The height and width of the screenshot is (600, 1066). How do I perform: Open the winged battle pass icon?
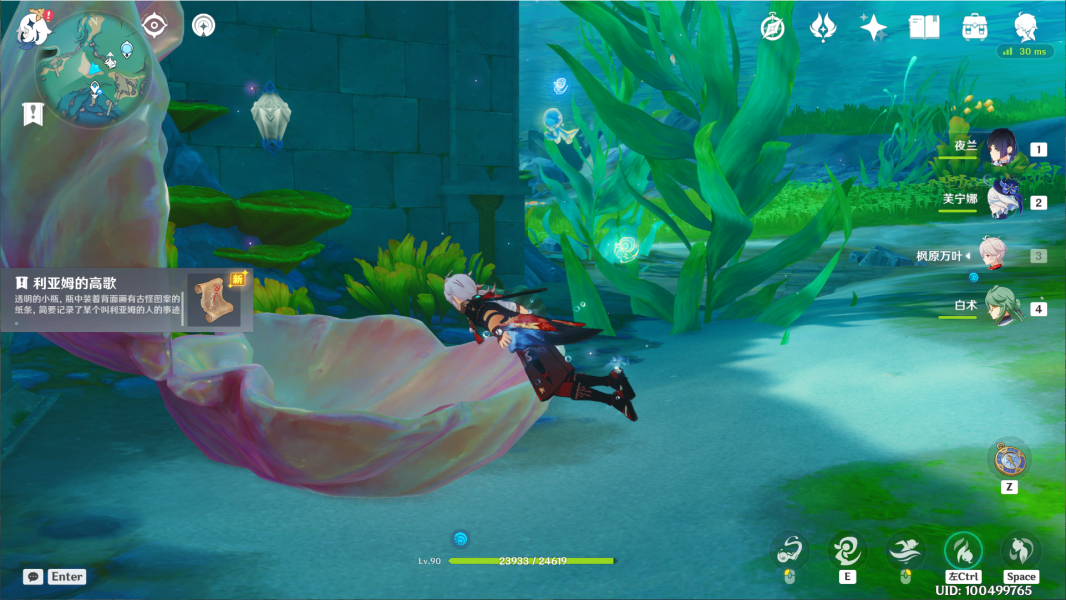click(x=823, y=27)
